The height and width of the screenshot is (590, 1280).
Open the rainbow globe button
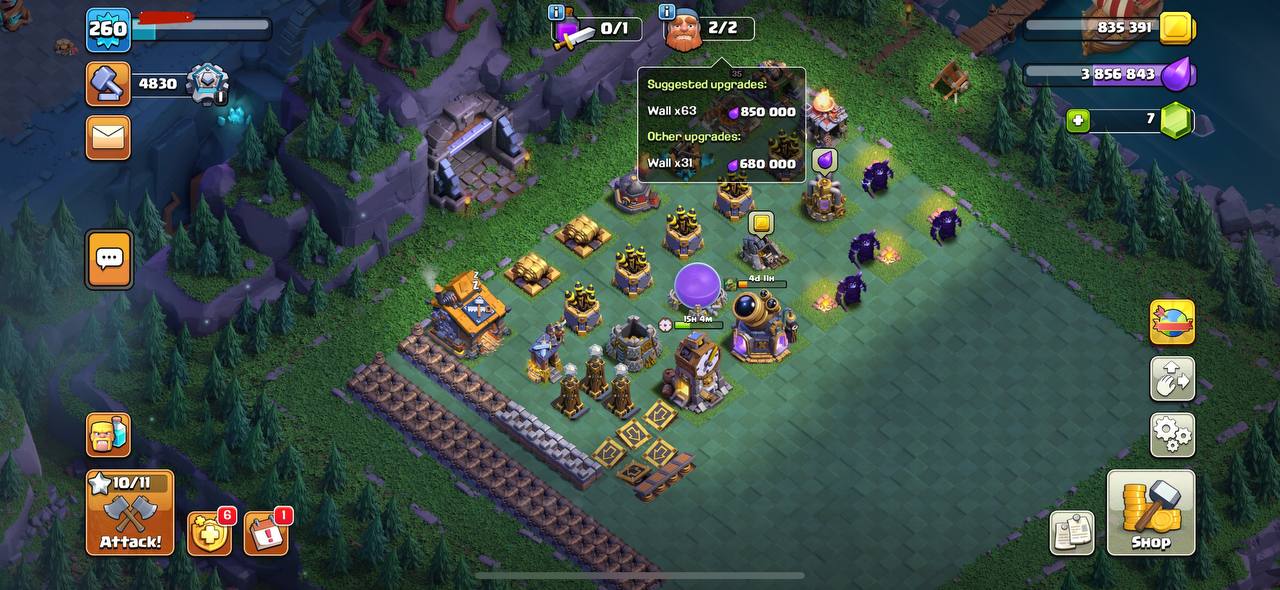tap(1172, 322)
